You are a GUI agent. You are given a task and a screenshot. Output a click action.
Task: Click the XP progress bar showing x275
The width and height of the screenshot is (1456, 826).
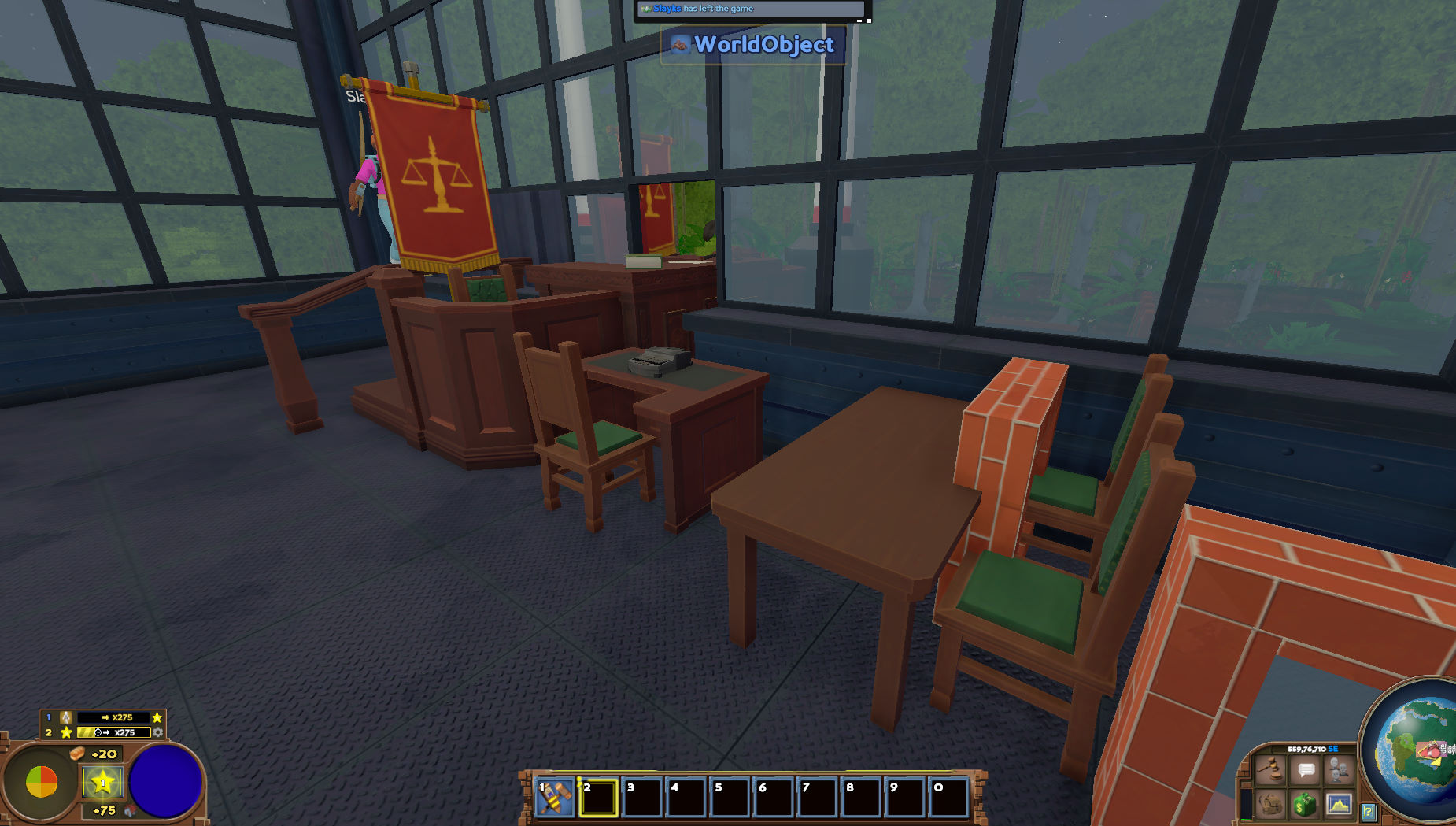[x=113, y=717]
